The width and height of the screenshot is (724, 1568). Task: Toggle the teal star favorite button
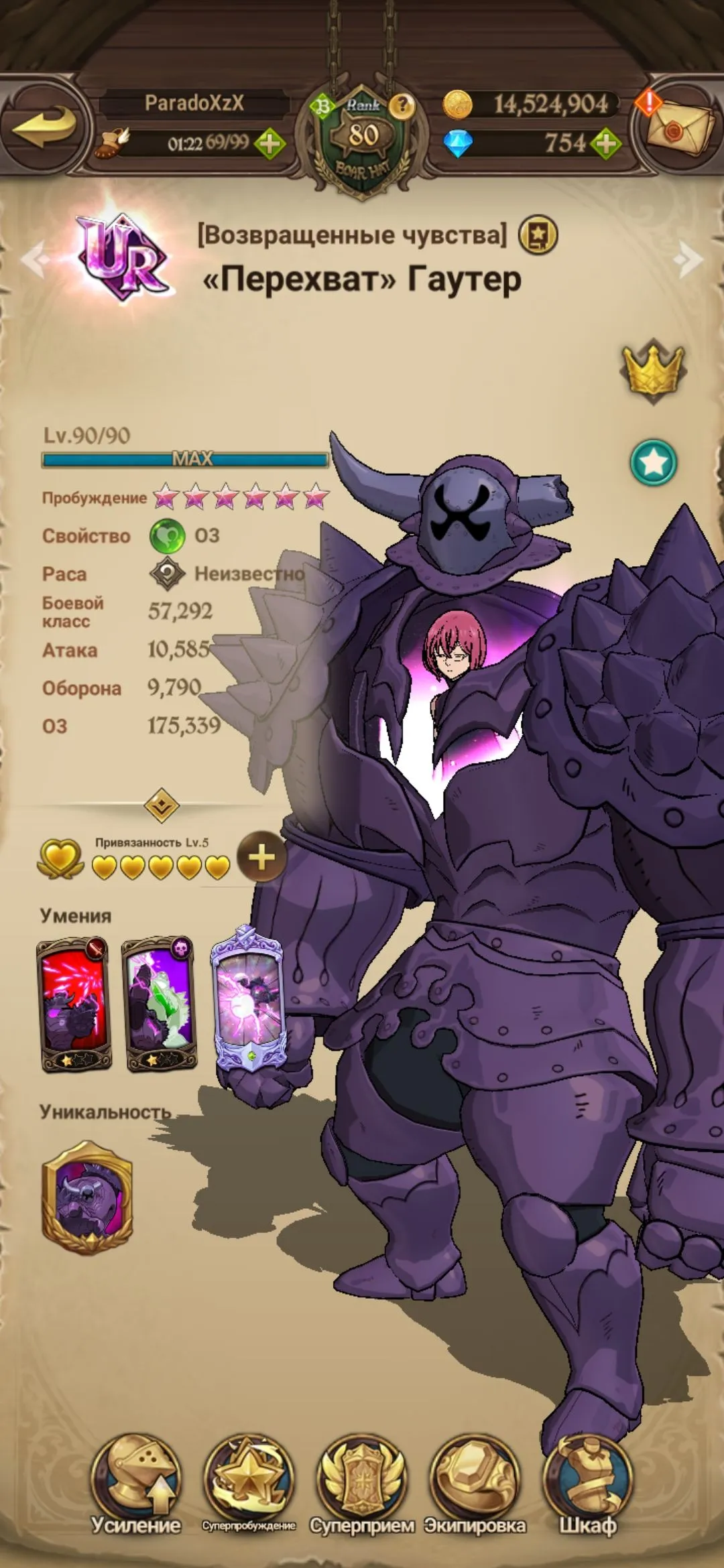653,462
